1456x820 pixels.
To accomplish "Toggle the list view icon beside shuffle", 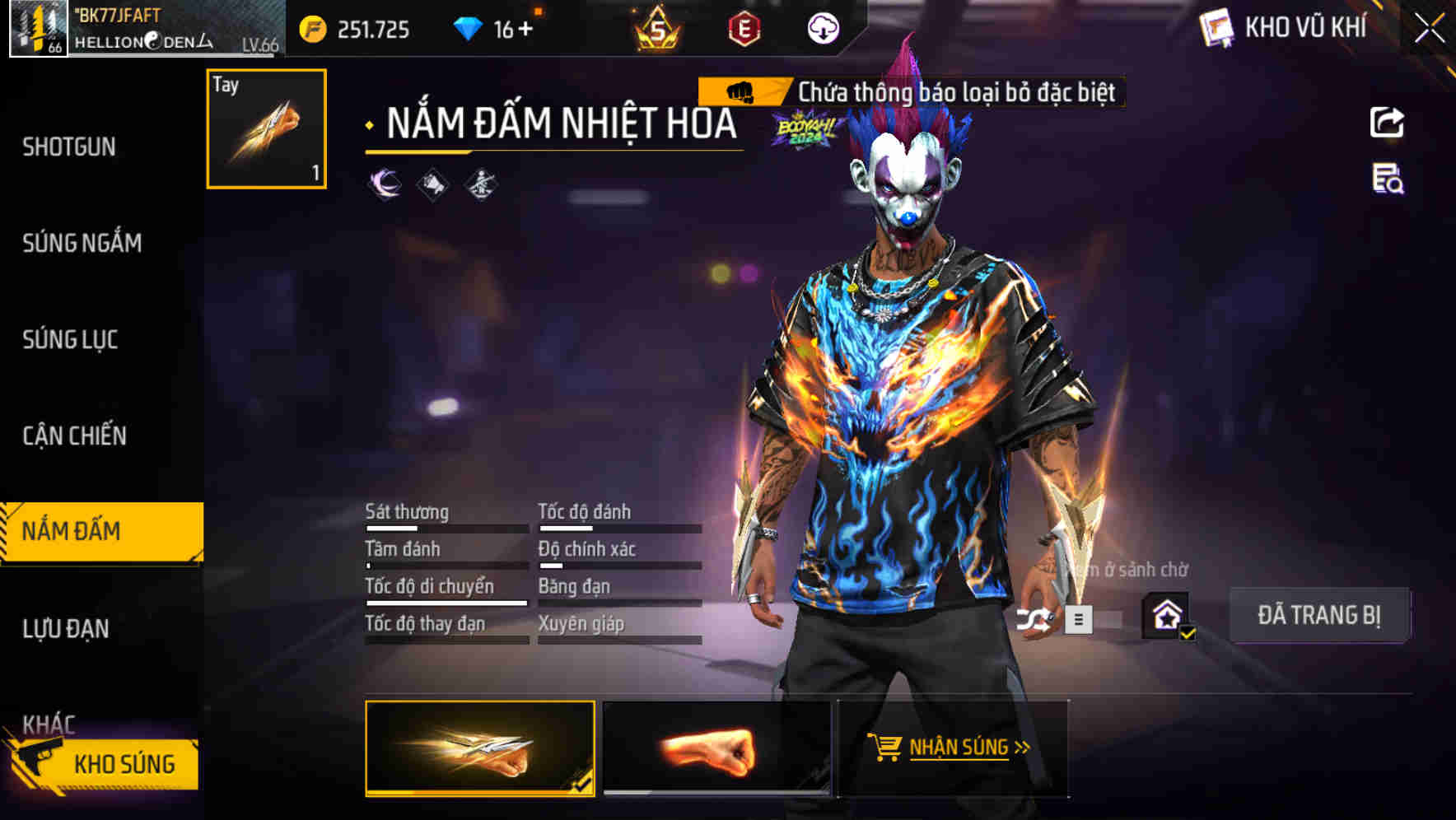I will (x=1078, y=620).
